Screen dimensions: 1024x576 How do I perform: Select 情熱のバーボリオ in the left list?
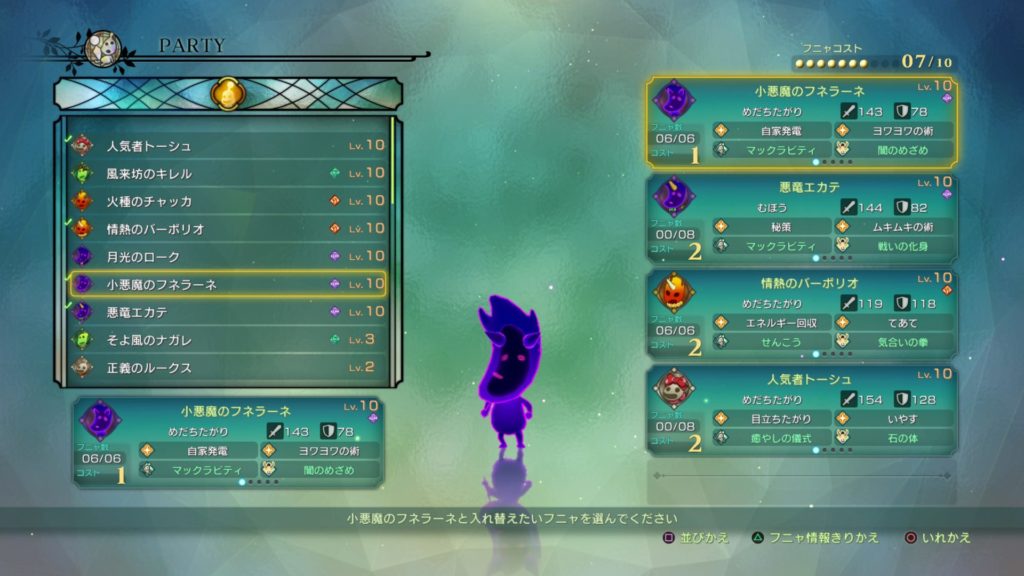(226, 229)
